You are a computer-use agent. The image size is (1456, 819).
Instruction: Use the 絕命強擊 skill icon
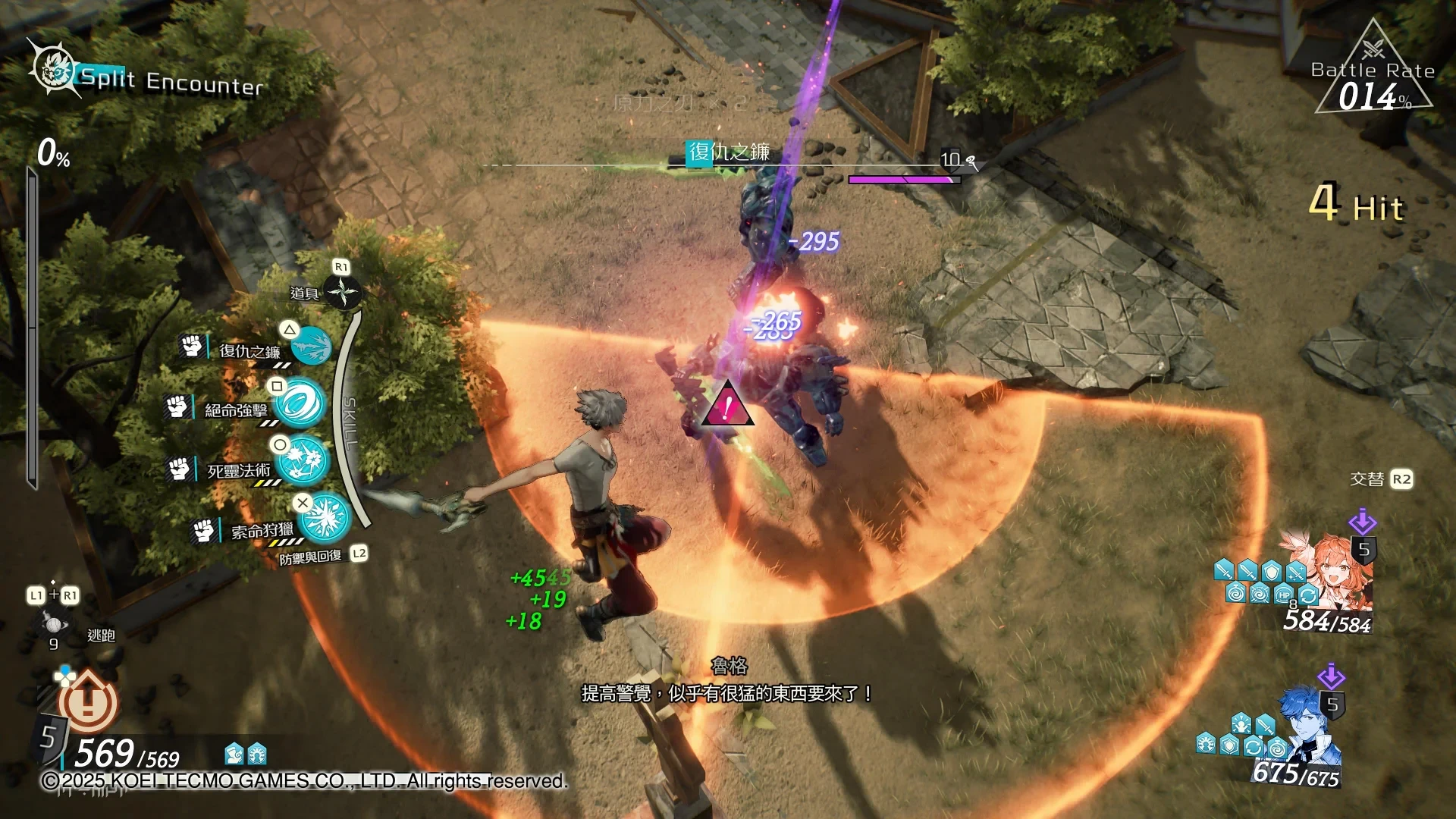300,403
